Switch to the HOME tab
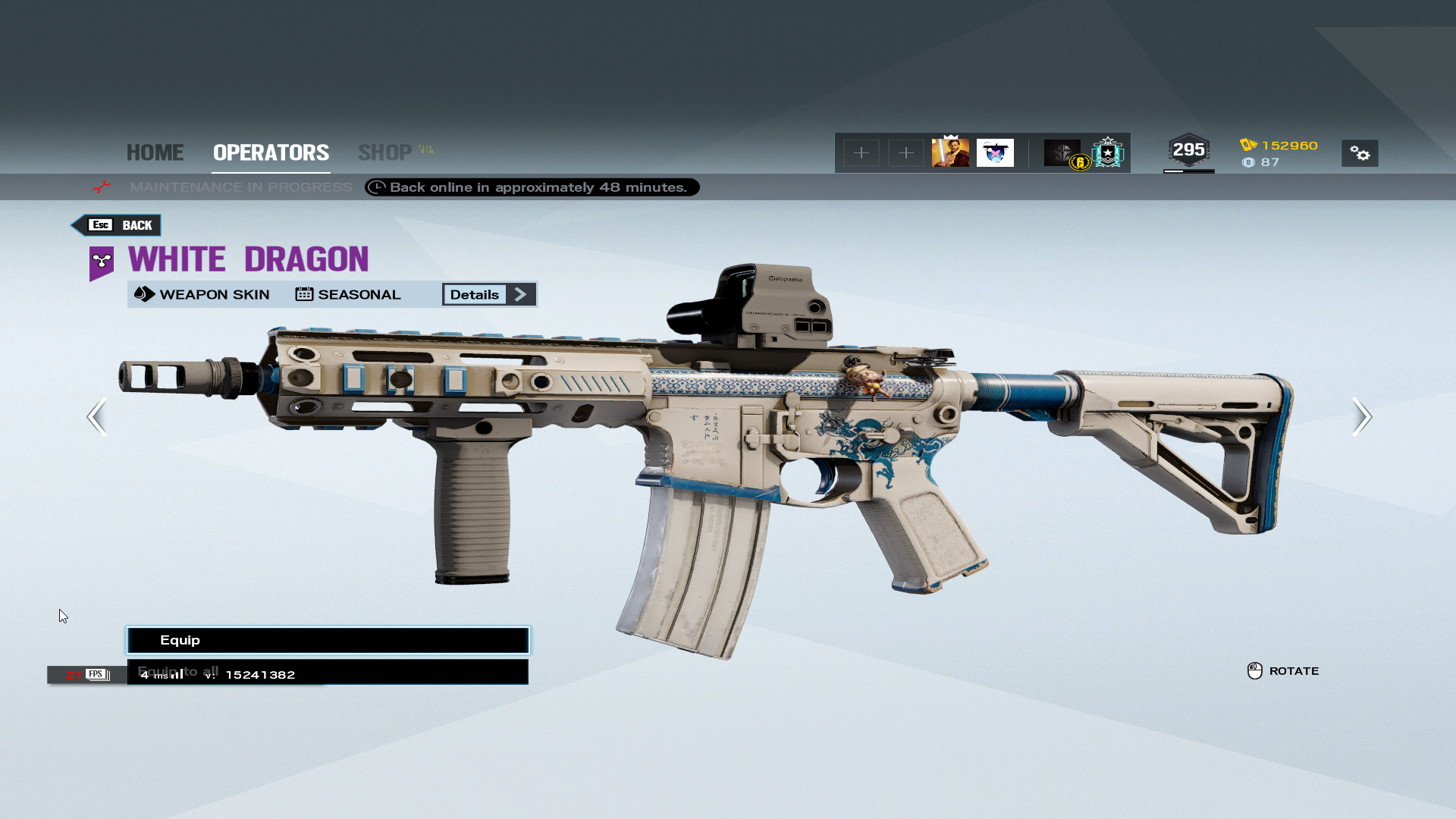Image resolution: width=1456 pixels, height=819 pixels. click(x=155, y=152)
